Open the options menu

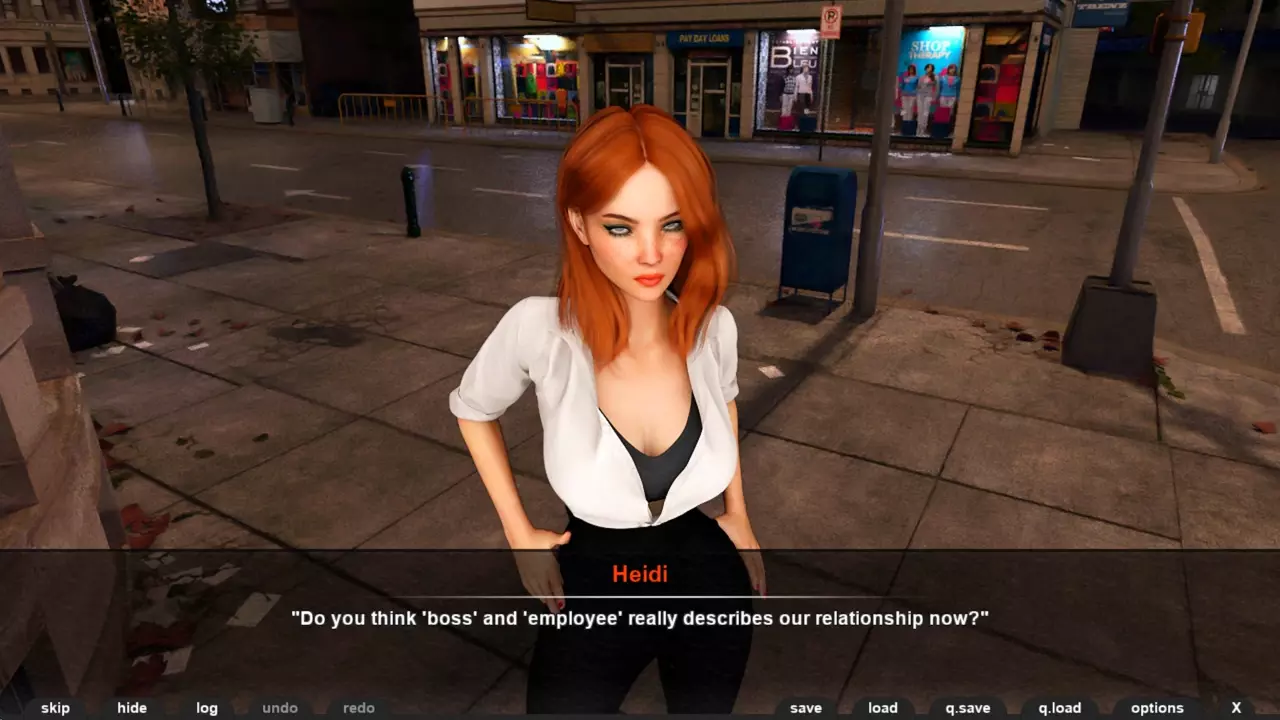point(1157,708)
